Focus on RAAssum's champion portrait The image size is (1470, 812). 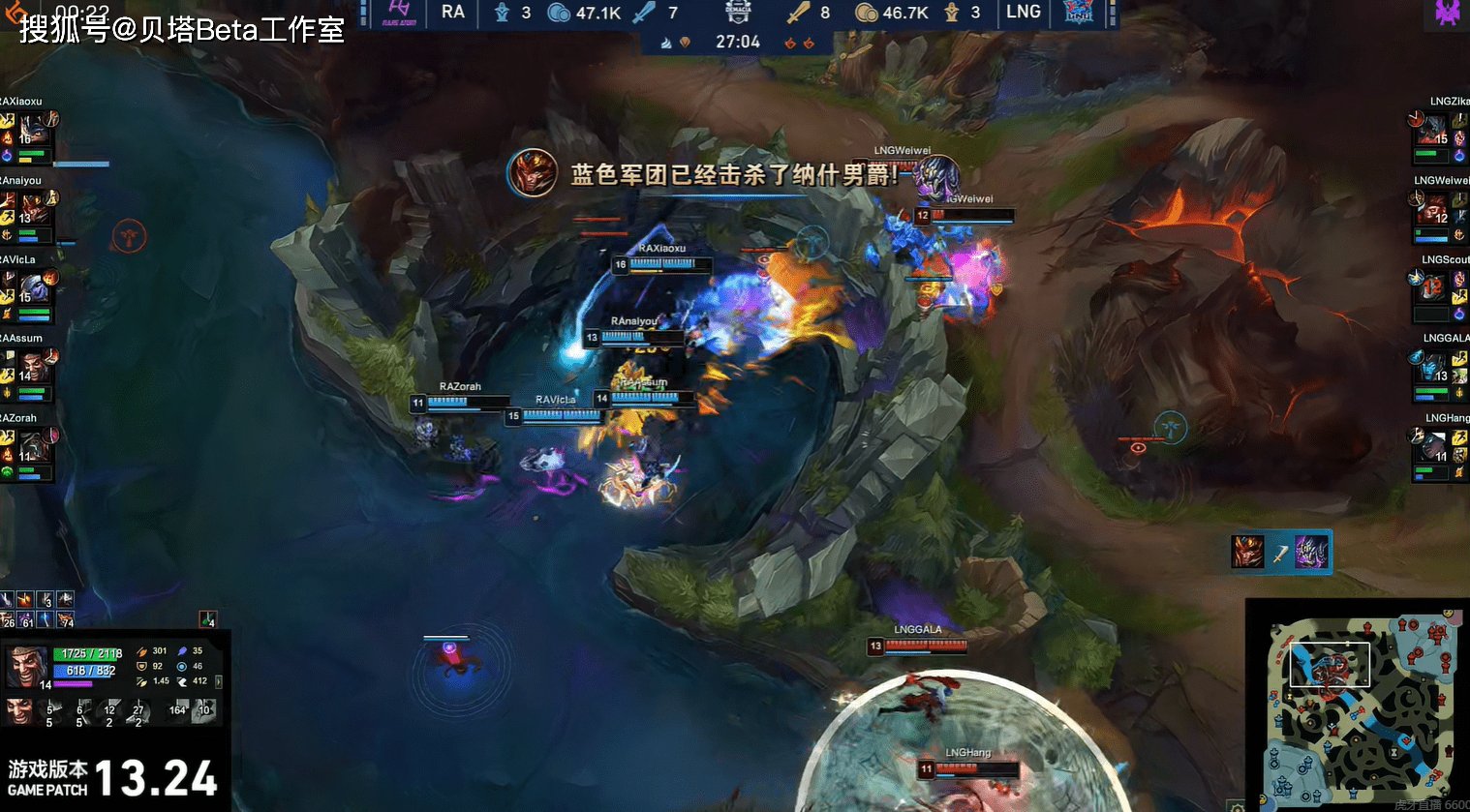34,368
